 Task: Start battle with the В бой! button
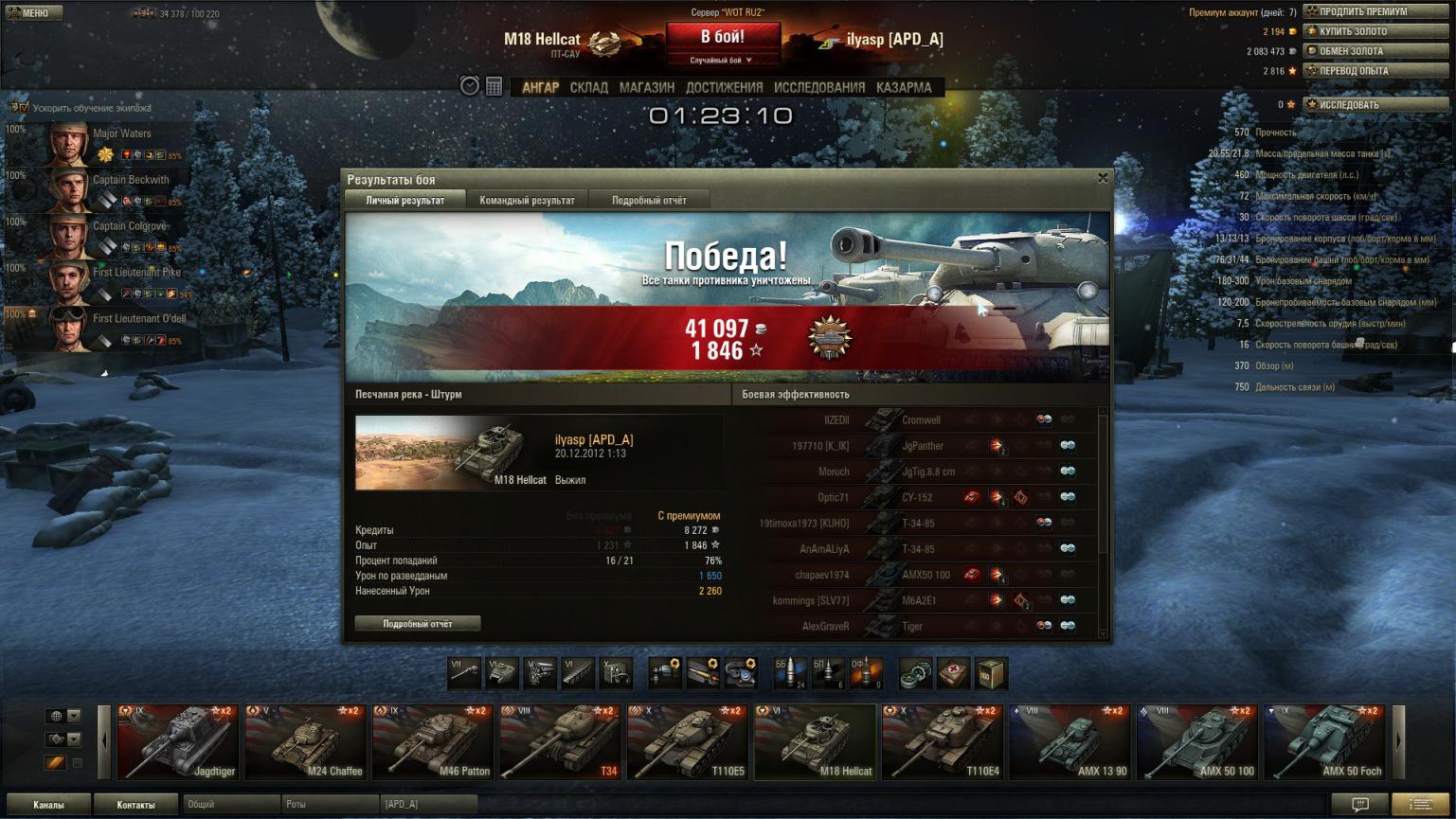tap(723, 38)
